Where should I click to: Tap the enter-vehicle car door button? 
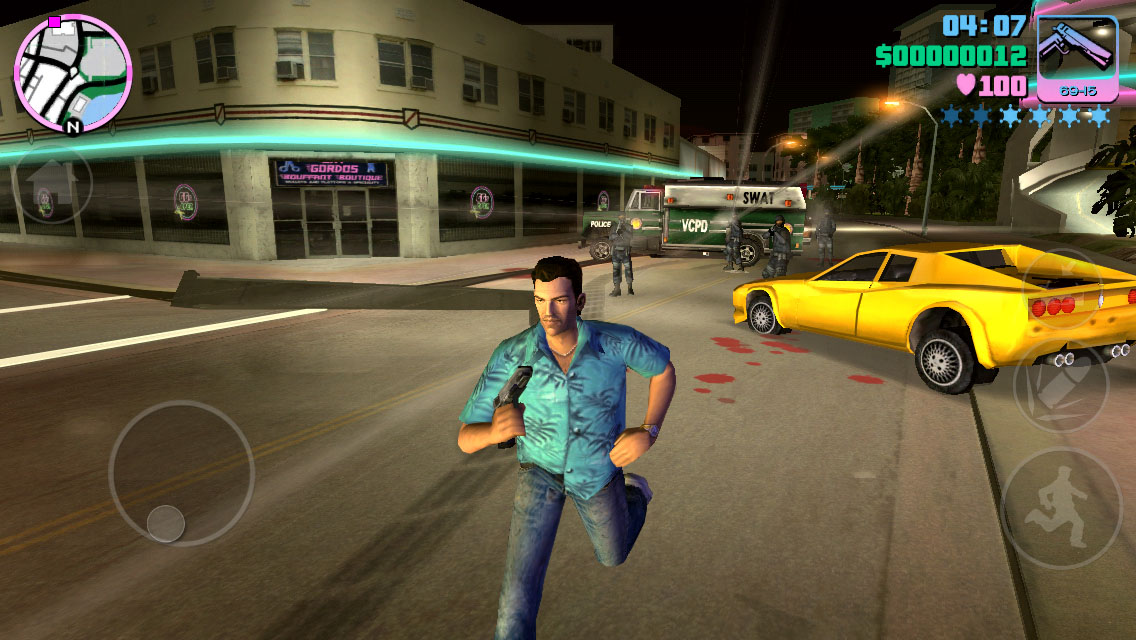click(x=1060, y=289)
